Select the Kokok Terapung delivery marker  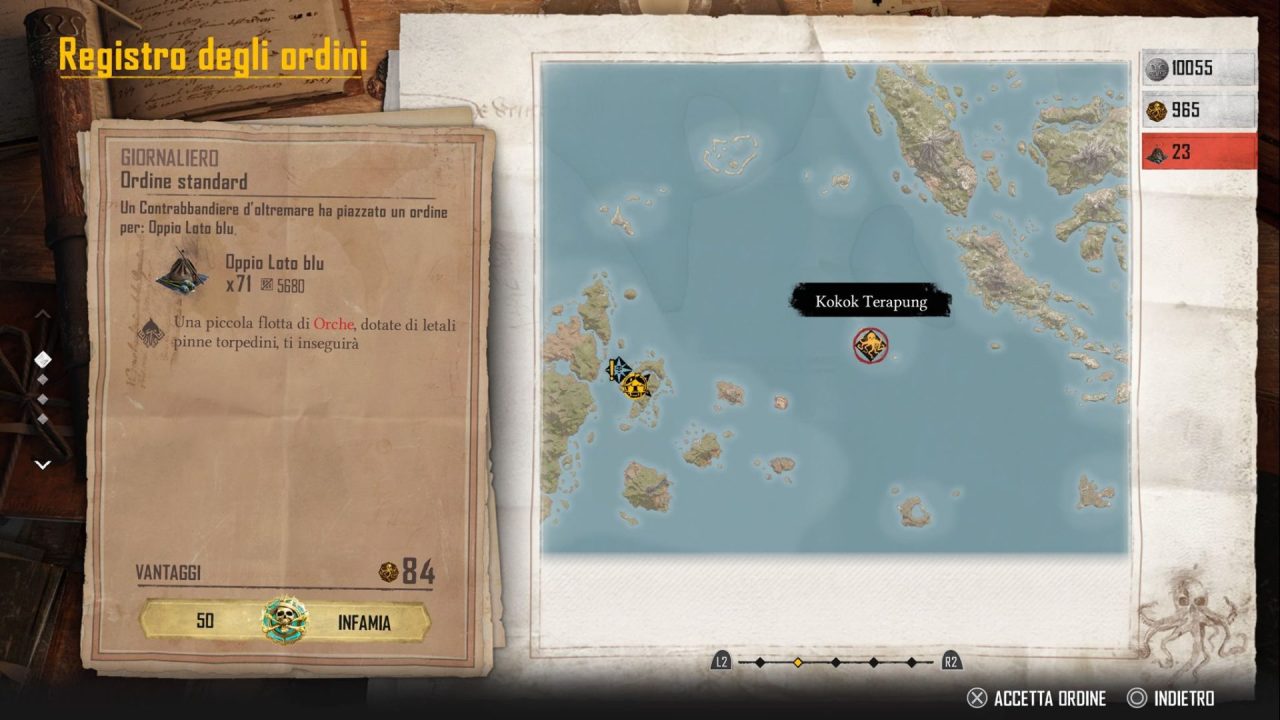[x=870, y=346]
